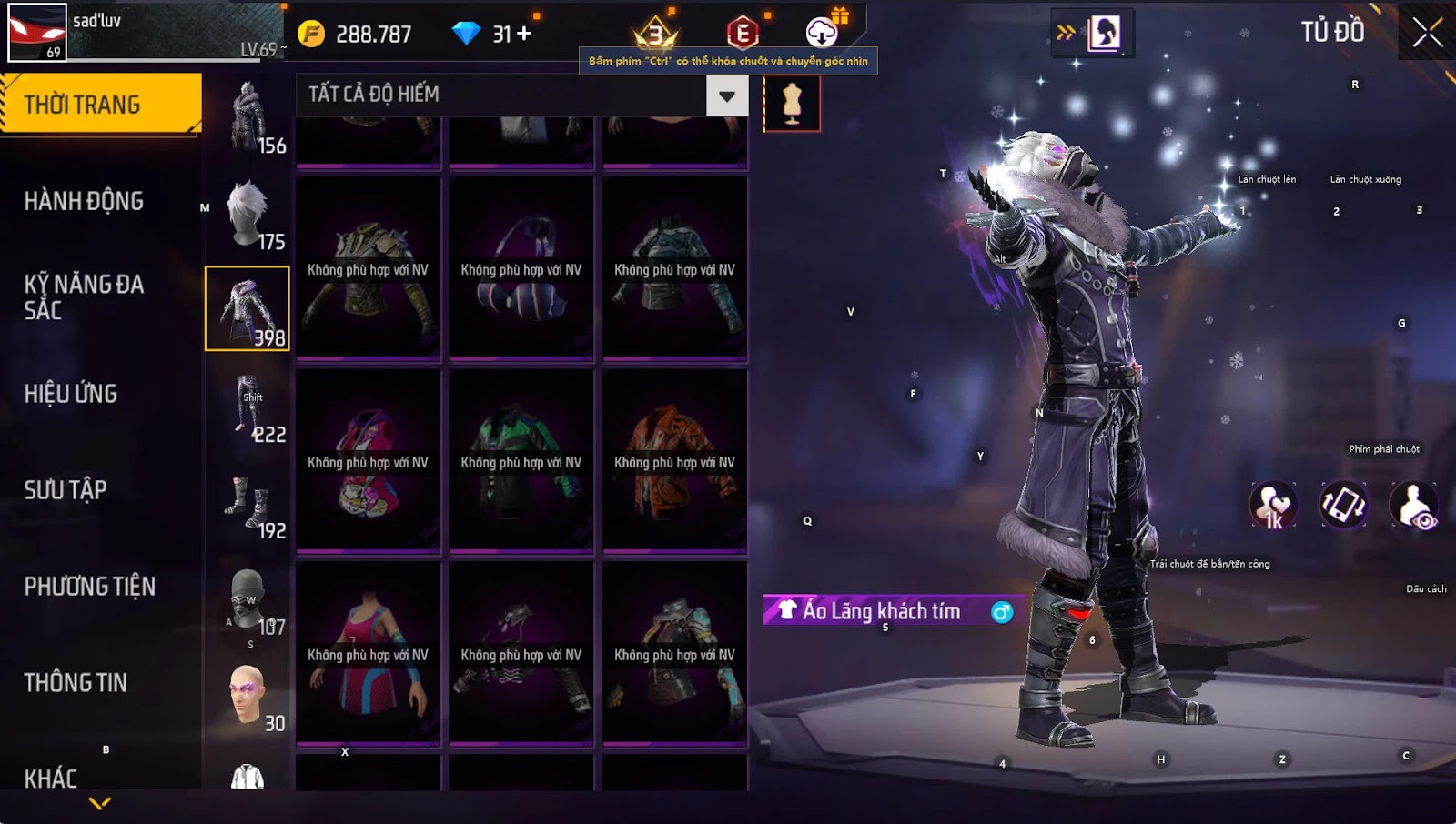Expand the menu with the yellow down arrow

click(100, 803)
